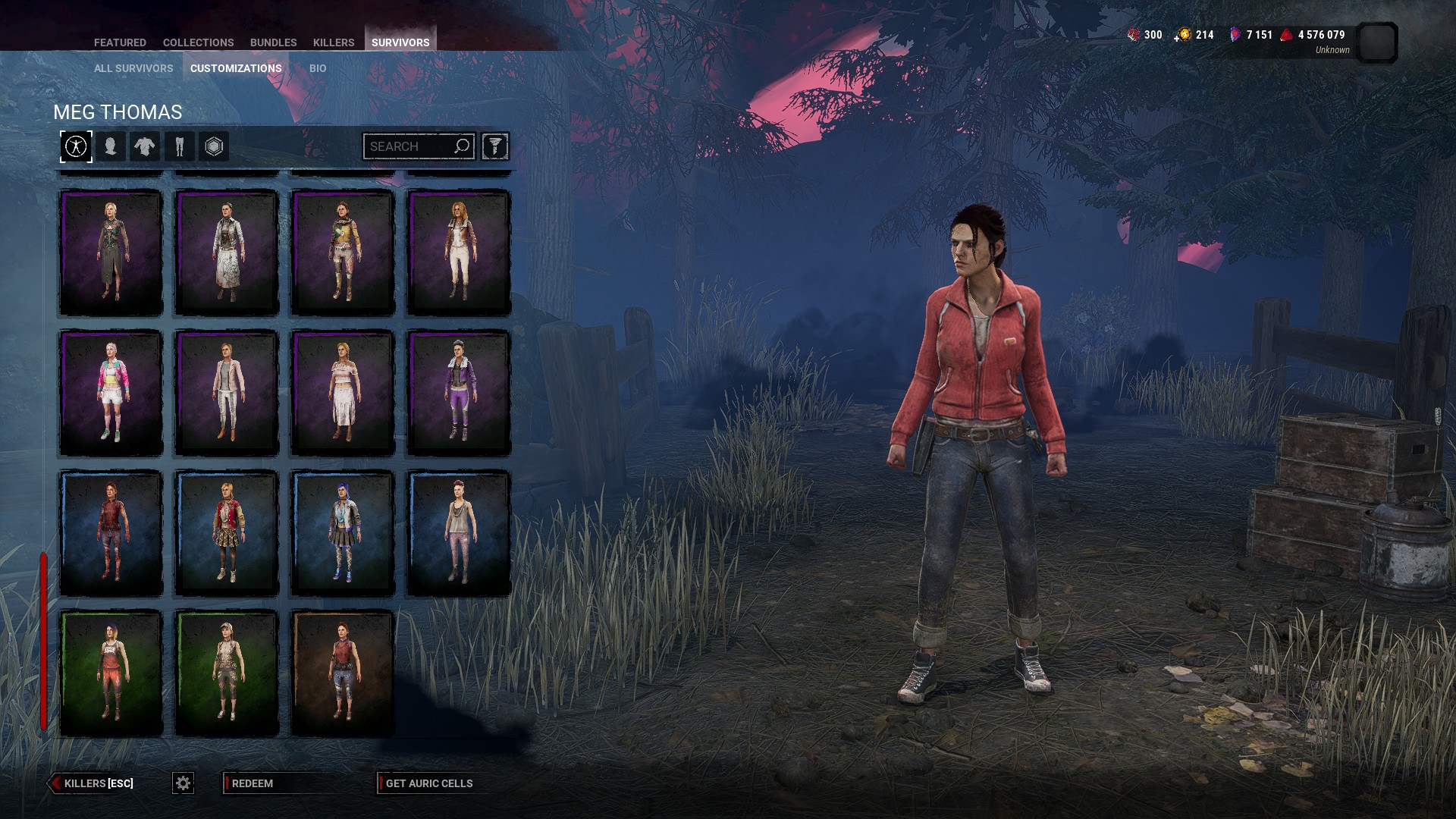Viewport: 1456px width, 819px height.
Task: Get Auric Cells from the store
Action: tap(428, 783)
